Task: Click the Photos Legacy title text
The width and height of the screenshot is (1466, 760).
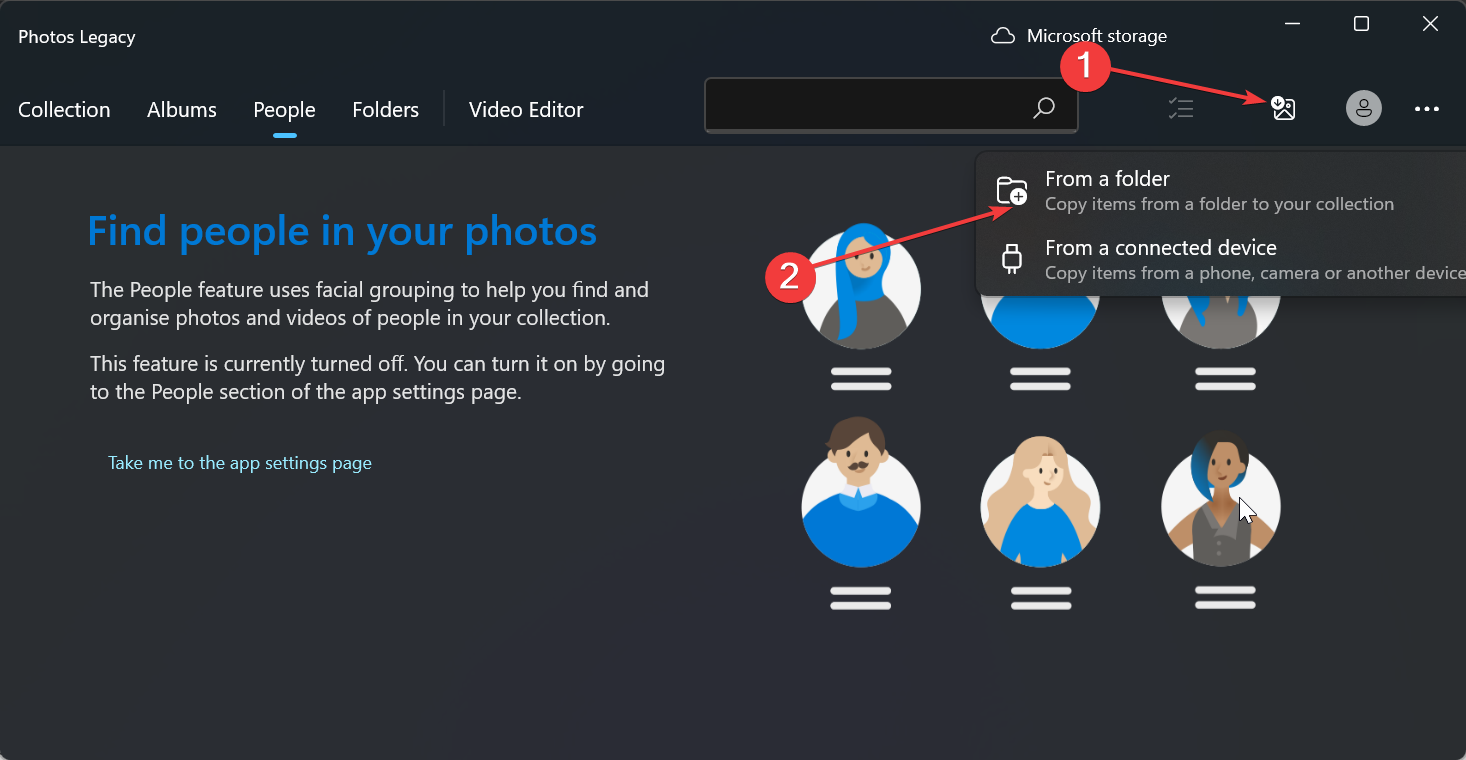Action: [x=76, y=37]
